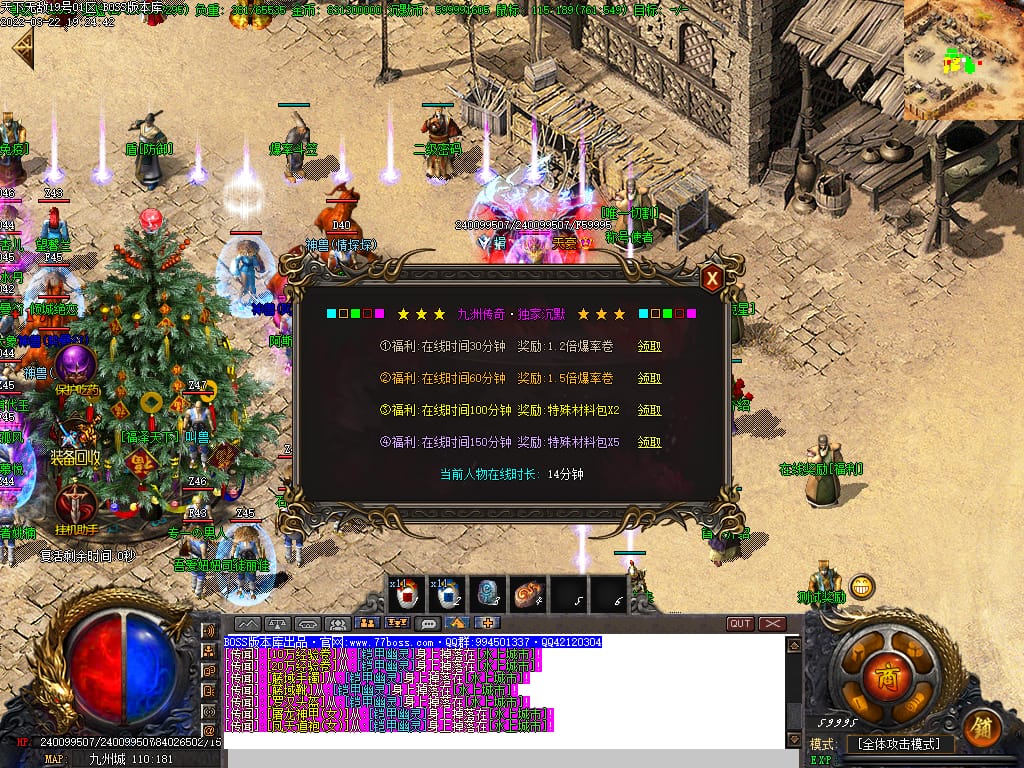Claim the 150-minute material pack X5 reward

649,442
